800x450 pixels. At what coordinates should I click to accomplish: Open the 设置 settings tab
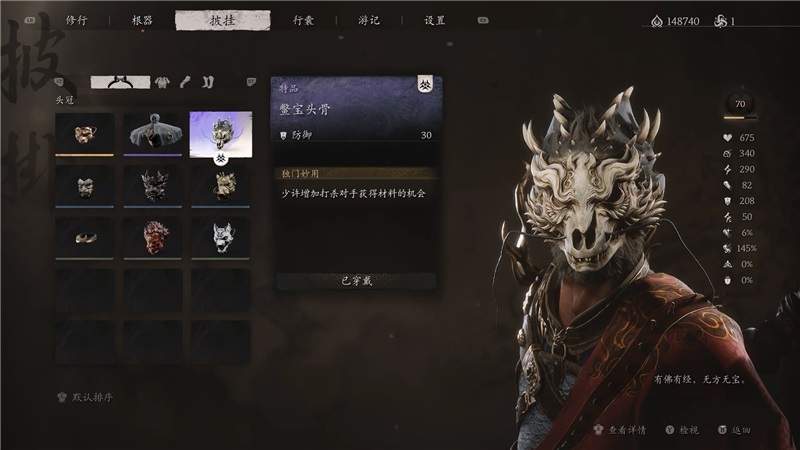pyautogui.click(x=434, y=20)
